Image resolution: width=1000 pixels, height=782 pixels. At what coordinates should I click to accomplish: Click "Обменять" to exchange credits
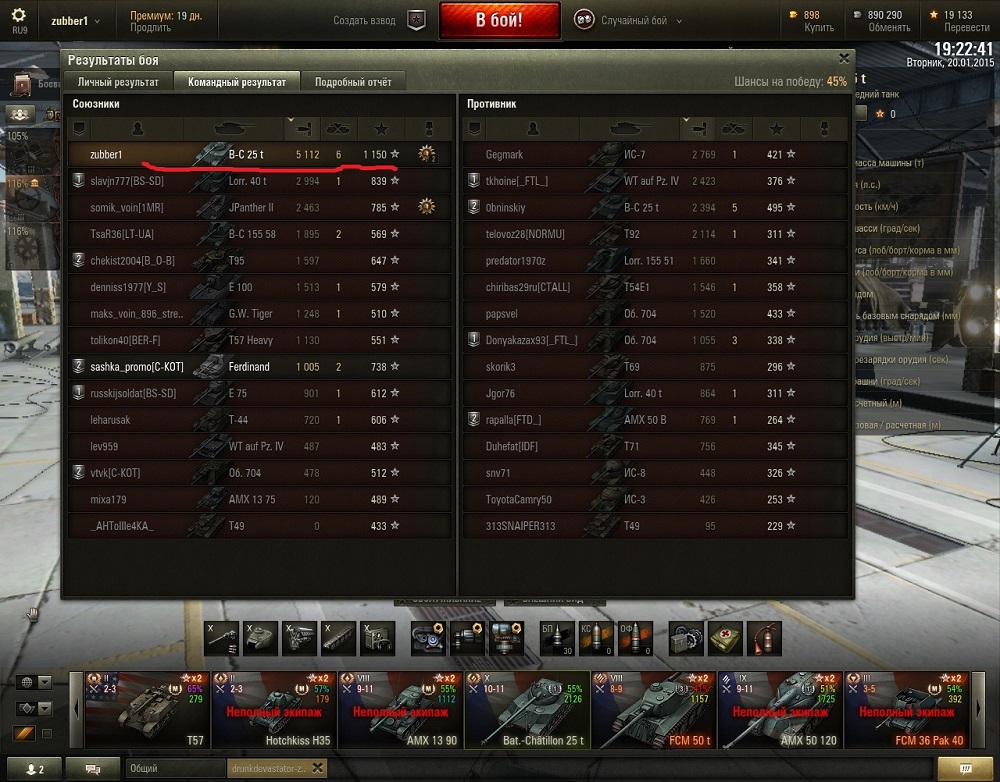tap(889, 28)
